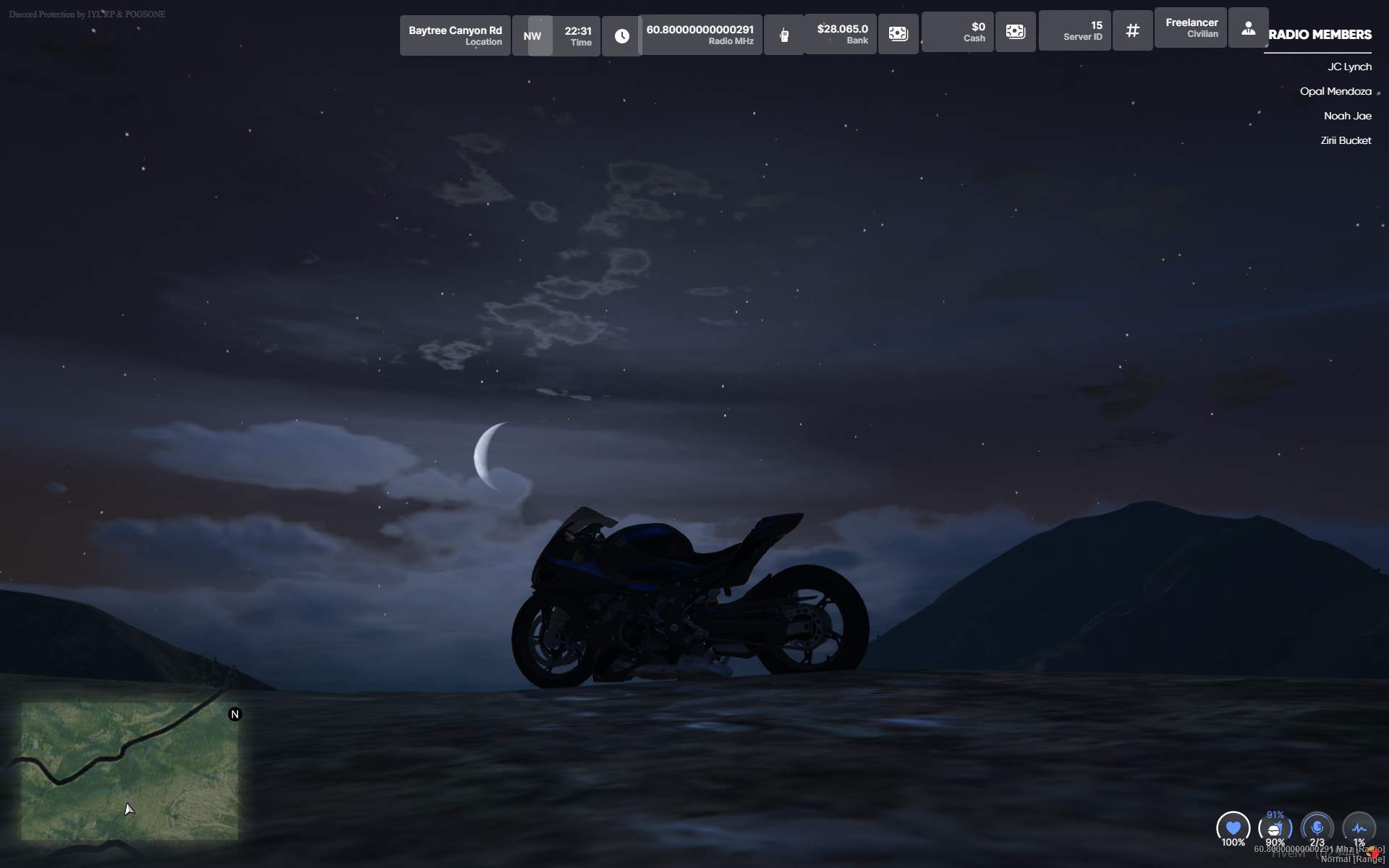Viewport: 1389px width, 868px height.
Task: Select JC Lynch in radio members
Action: pyautogui.click(x=1348, y=67)
